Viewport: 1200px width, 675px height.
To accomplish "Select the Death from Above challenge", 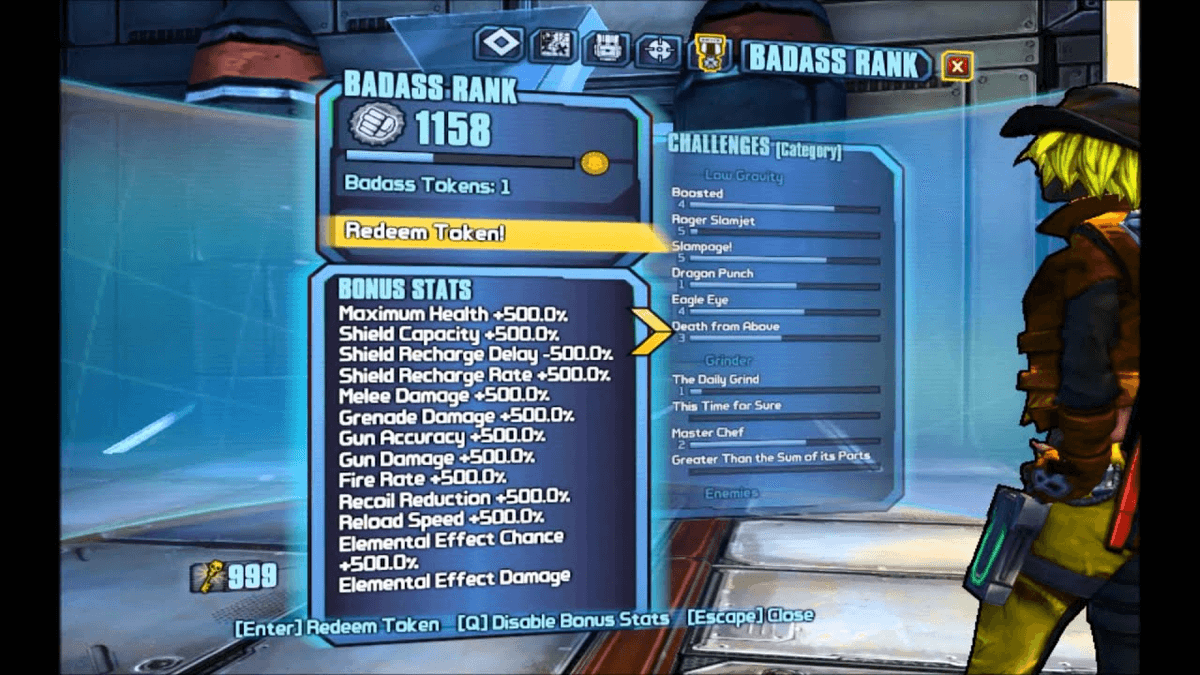I will 725,327.
